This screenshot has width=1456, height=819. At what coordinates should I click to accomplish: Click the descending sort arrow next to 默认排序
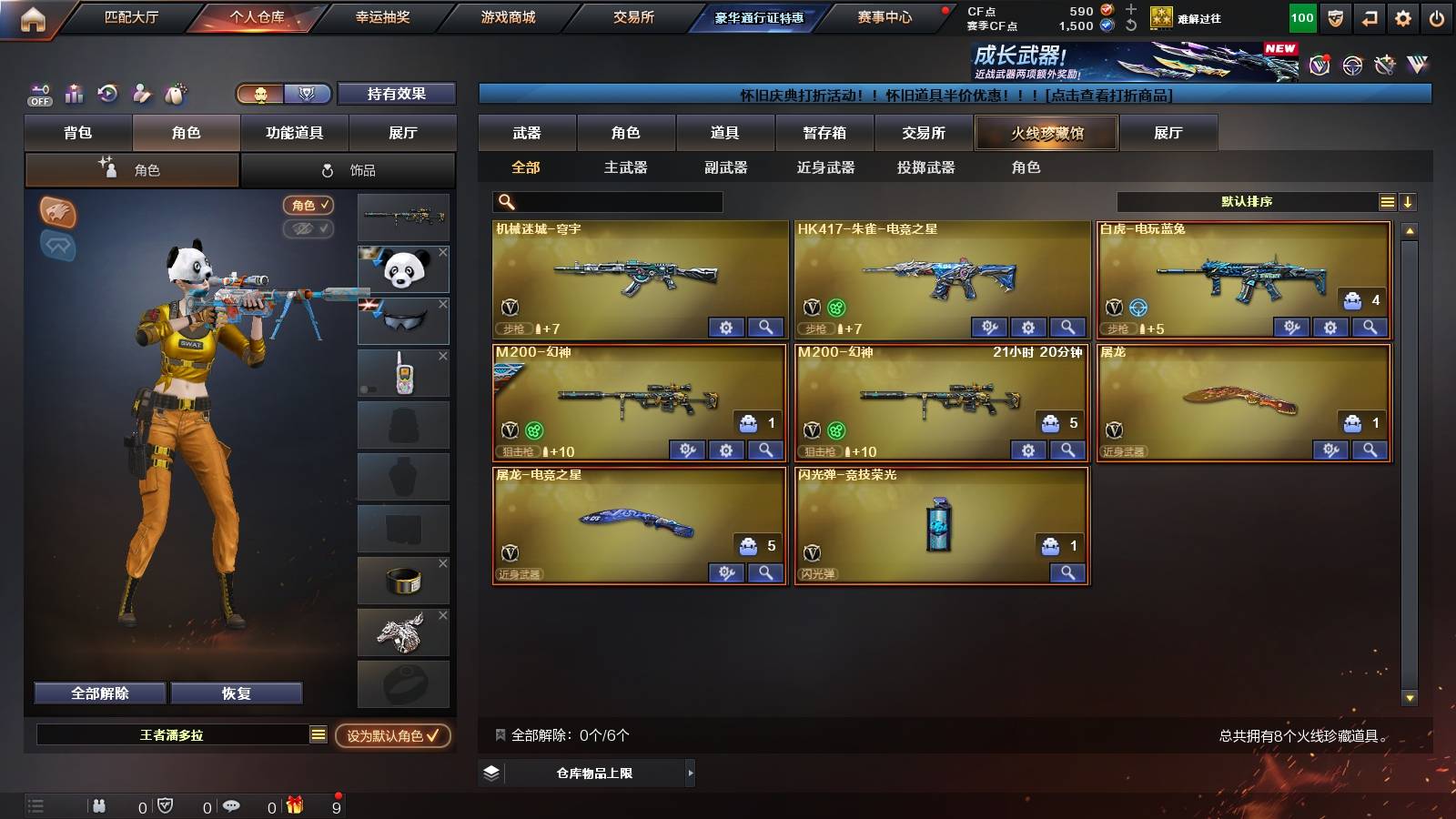click(1407, 201)
